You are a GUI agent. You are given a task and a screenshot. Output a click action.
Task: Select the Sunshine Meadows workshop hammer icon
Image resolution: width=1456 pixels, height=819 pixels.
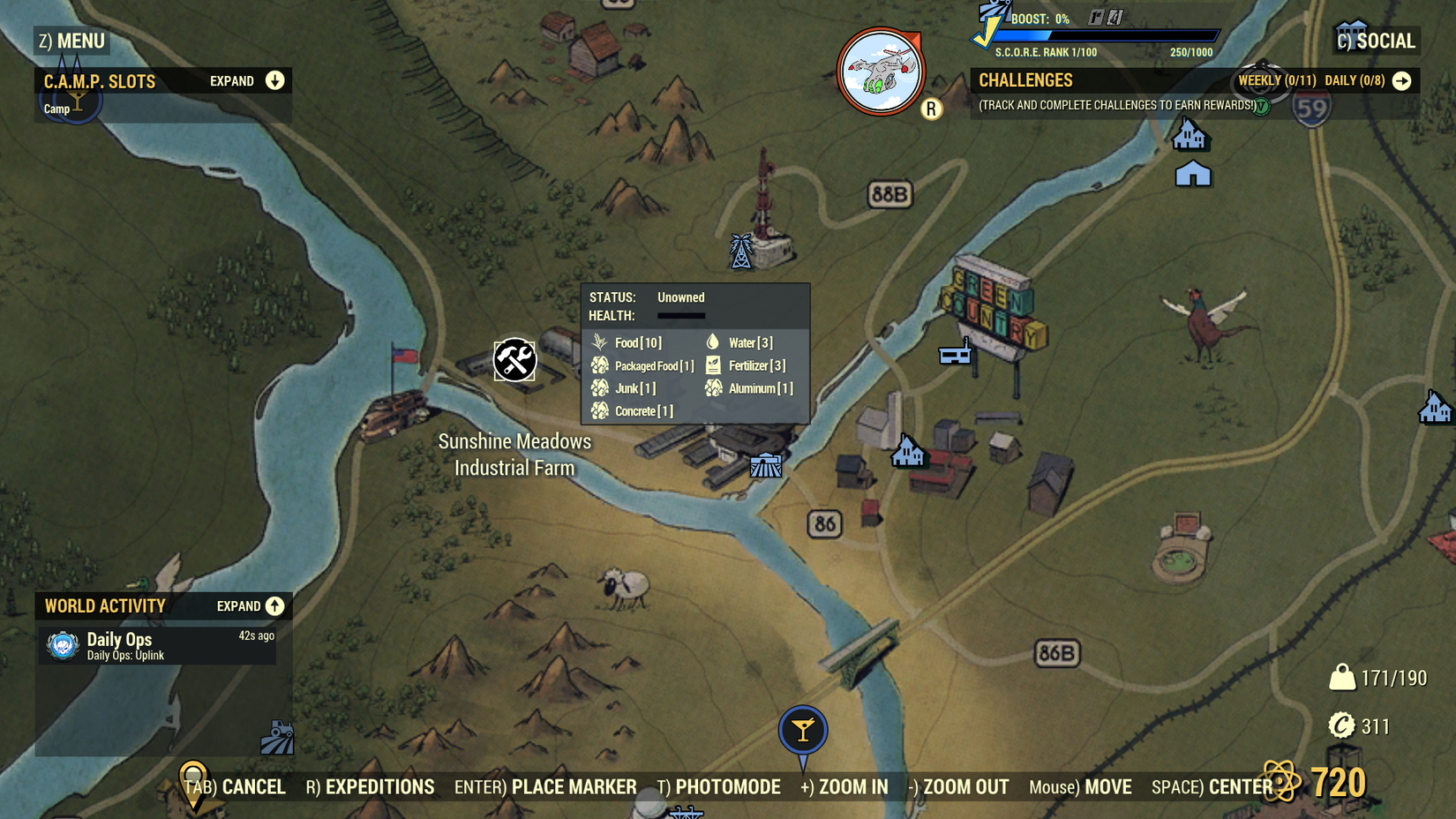coord(514,360)
